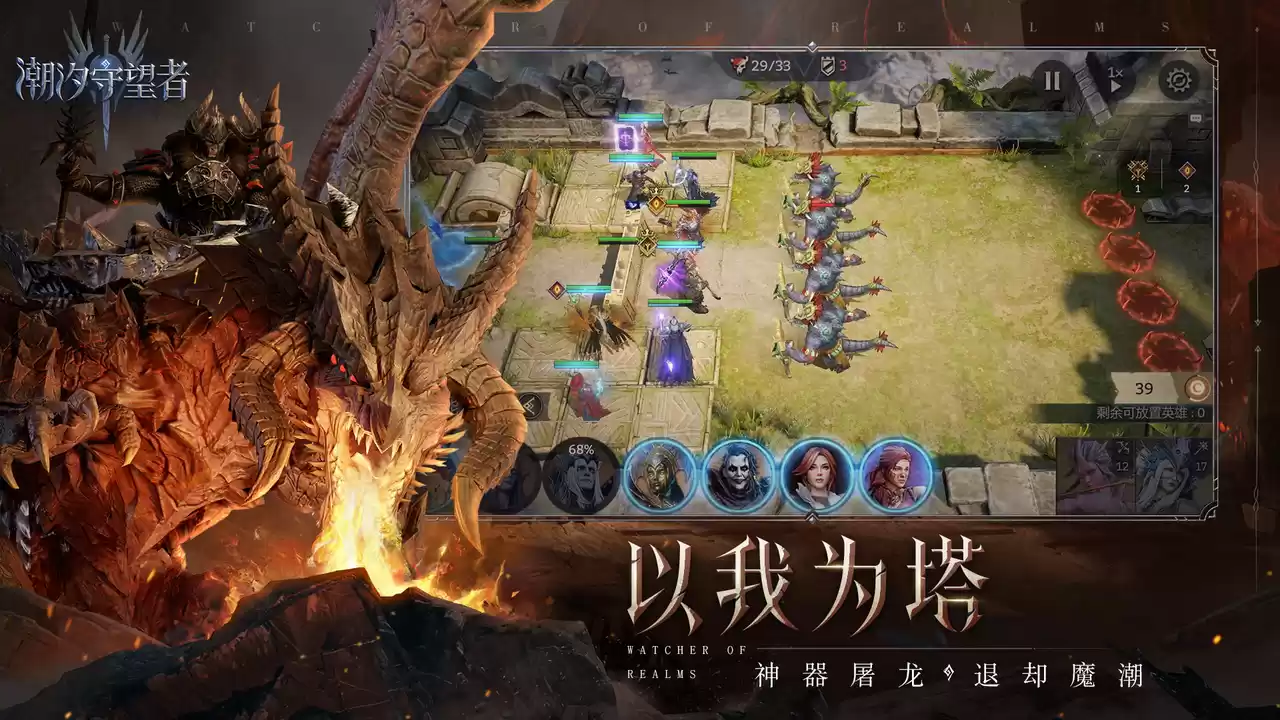Click the banner resource icon labeled 1
The height and width of the screenshot is (720, 1280).
tap(1137, 170)
